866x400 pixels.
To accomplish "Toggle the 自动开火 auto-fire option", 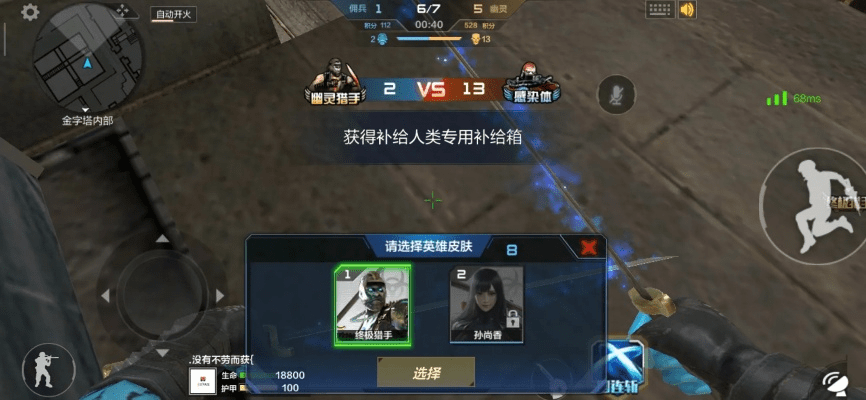I will pyautogui.click(x=174, y=14).
